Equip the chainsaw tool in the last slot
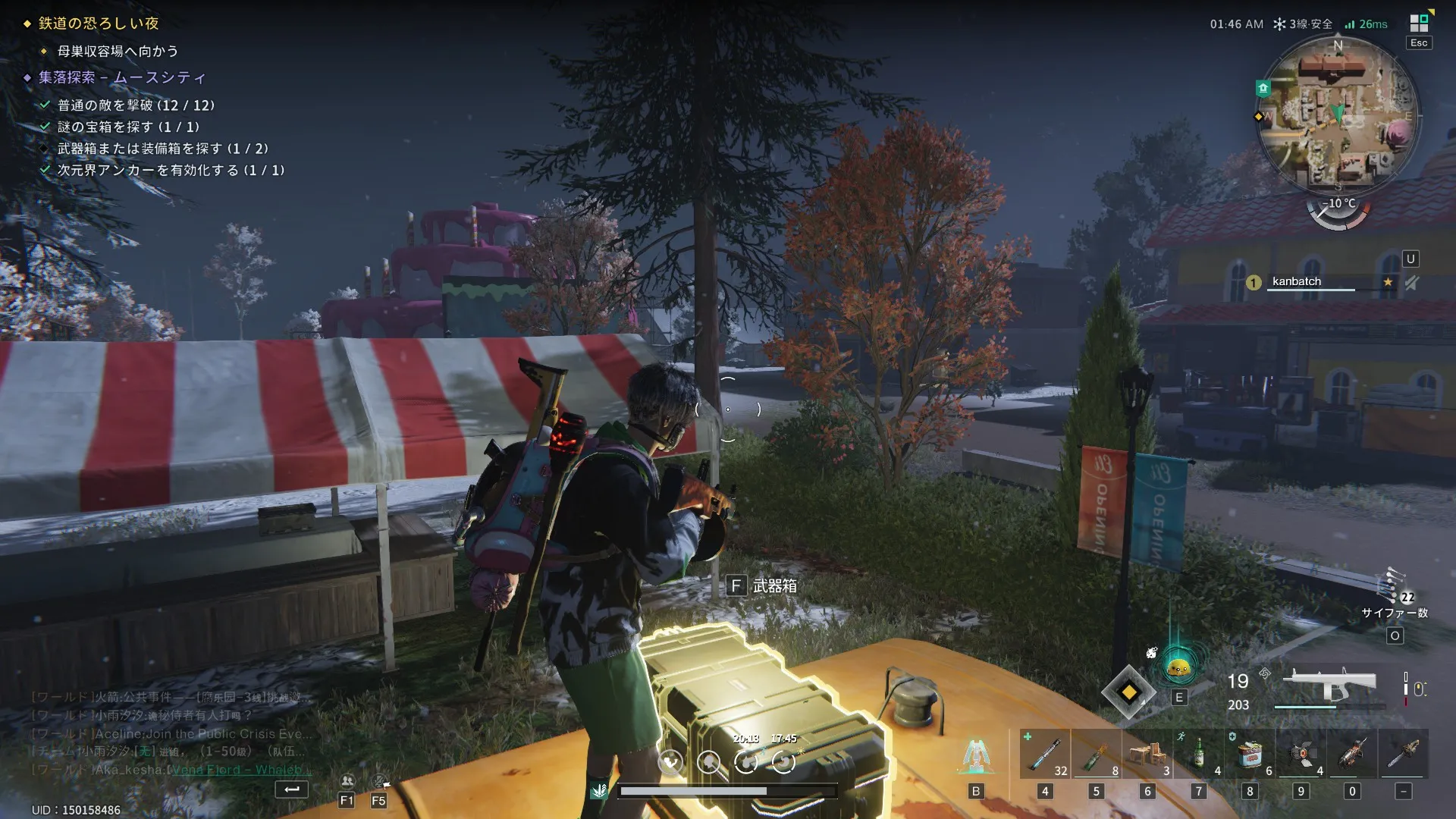This screenshot has width=1456, height=819. [1403, 754]
